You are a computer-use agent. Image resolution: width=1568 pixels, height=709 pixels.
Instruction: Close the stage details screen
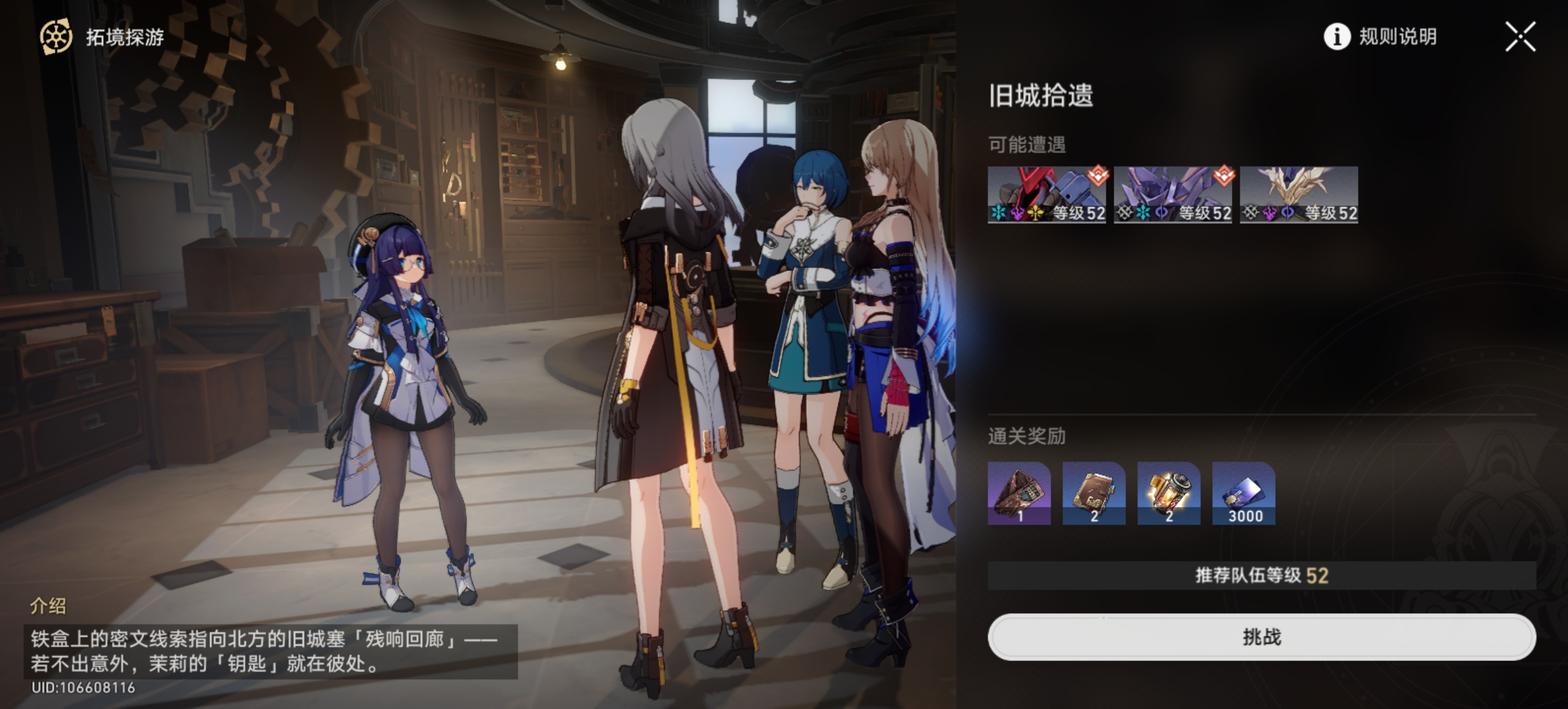pyautogui.click(x=1520, y=37)
